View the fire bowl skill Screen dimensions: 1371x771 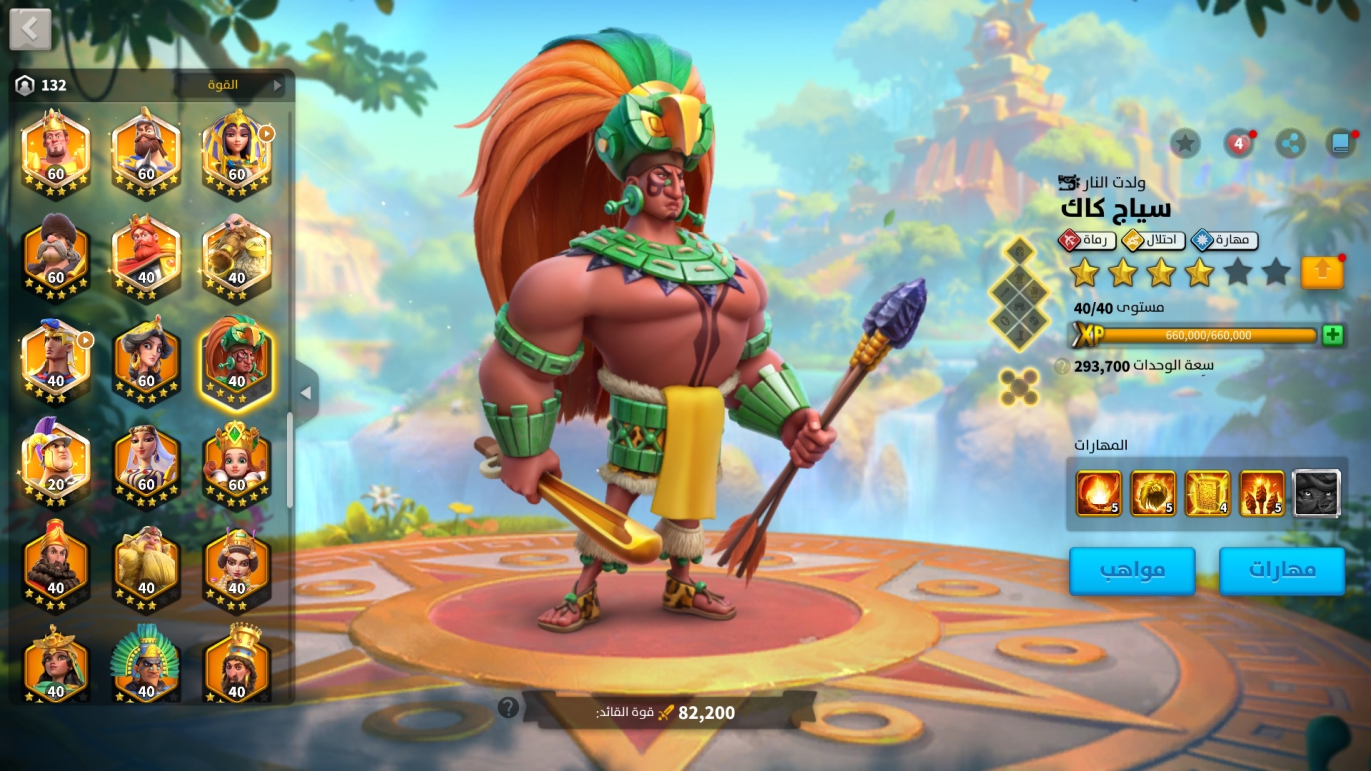pyautogui.click(x=1098, y=493)
